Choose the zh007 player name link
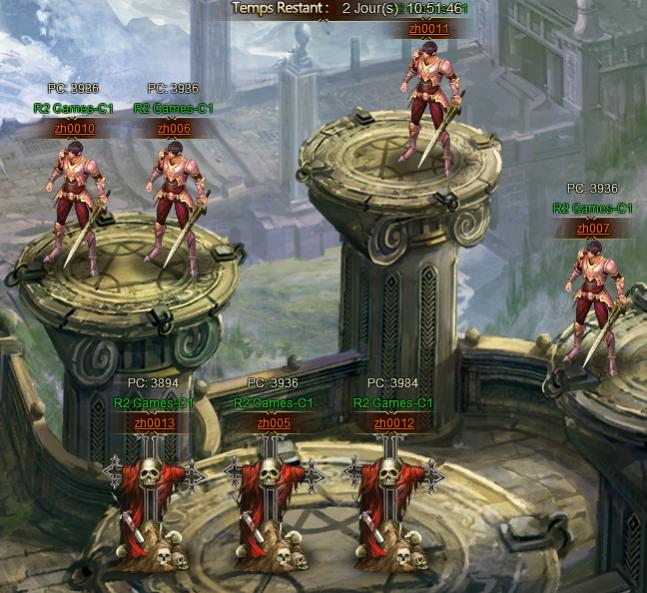 coord(593,229)
